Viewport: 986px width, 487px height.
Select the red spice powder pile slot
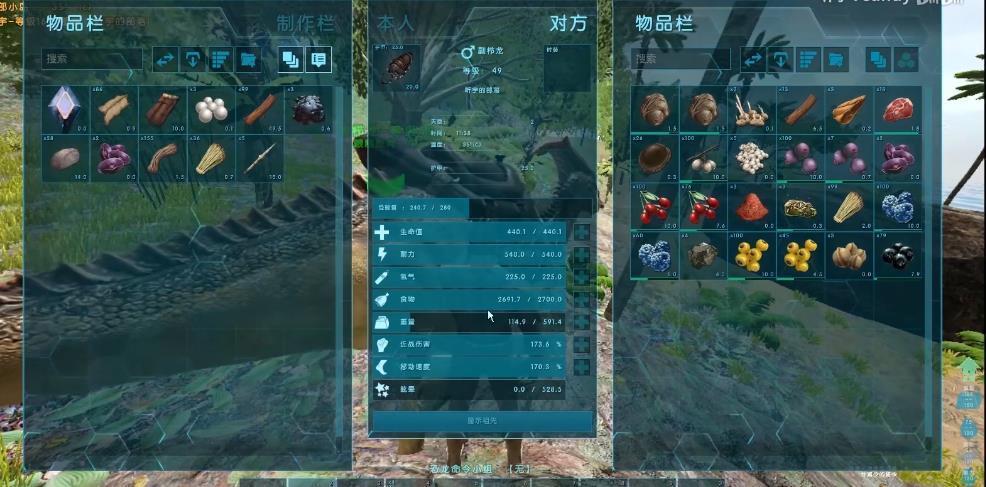(752, 205)
